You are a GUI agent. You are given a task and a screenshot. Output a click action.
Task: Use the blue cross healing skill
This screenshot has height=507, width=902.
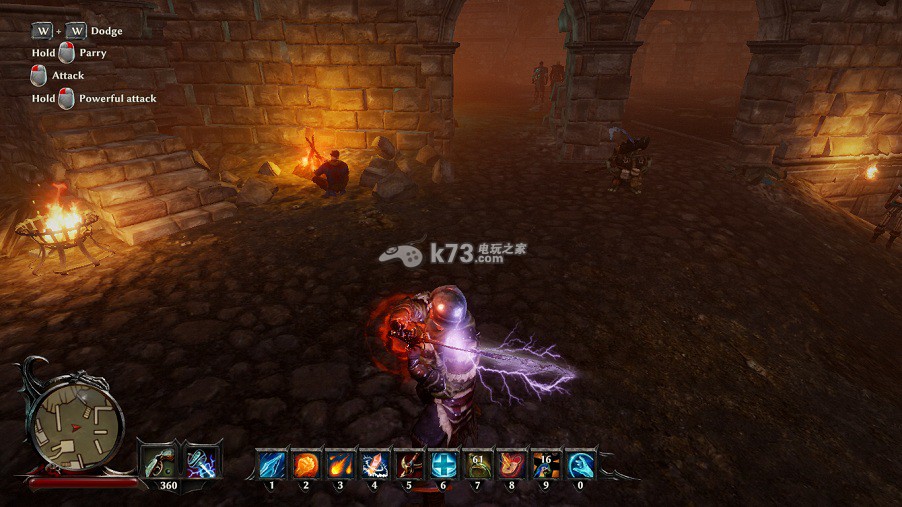coord(443,464)
